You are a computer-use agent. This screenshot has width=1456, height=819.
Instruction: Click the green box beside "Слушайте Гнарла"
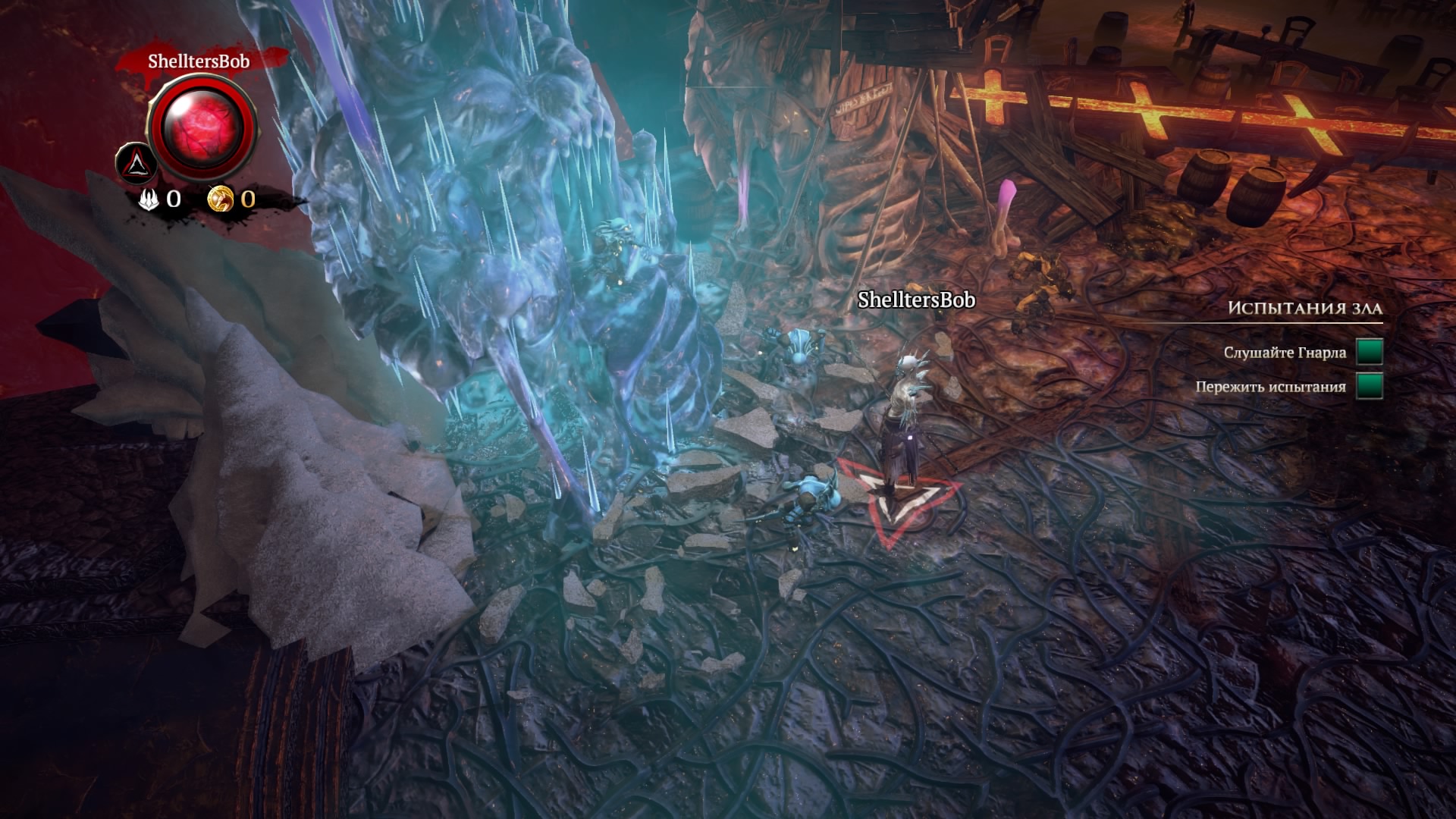tap(1369, 352)
